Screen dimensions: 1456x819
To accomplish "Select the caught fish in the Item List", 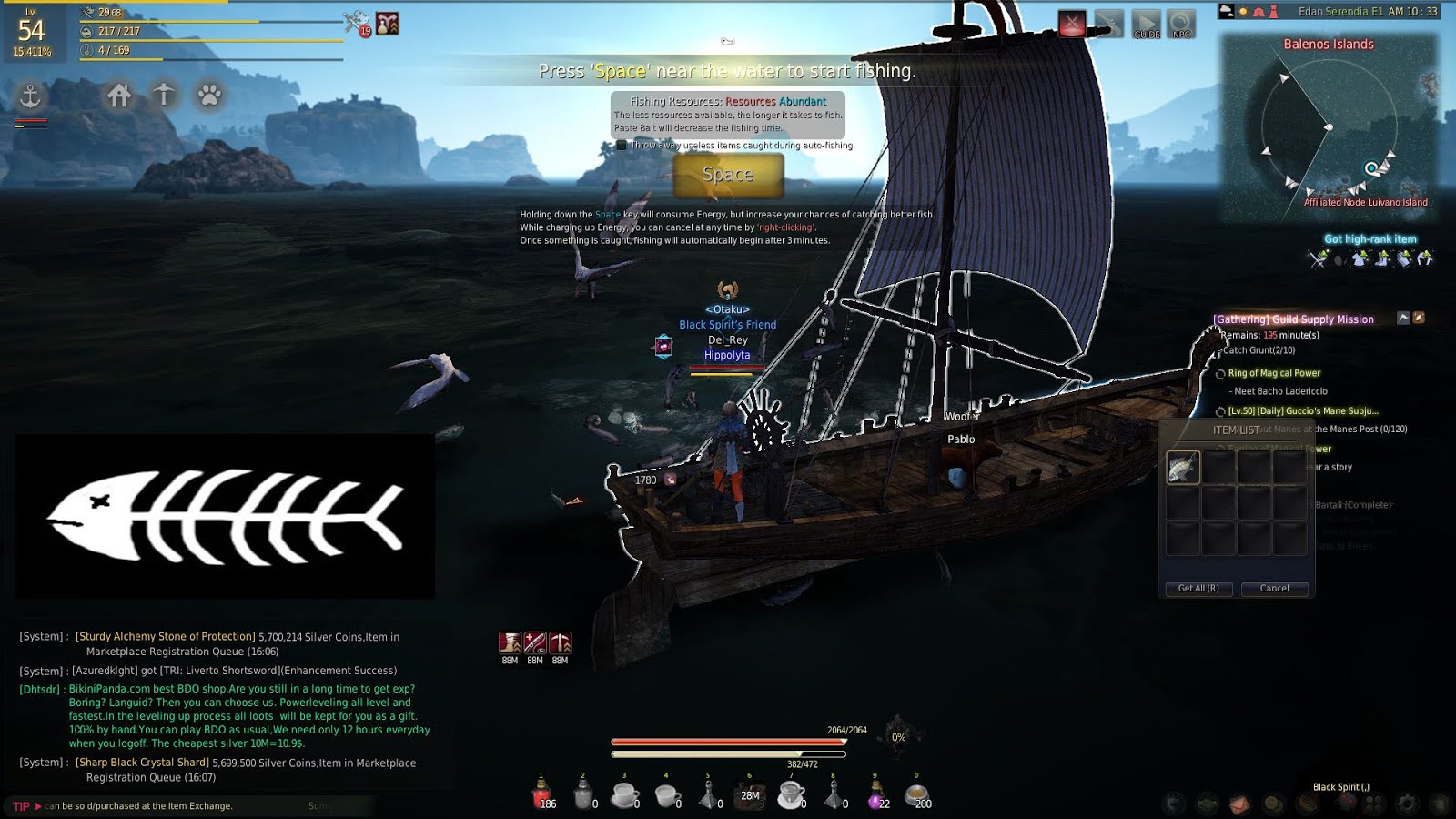I will coord(1182,466).
